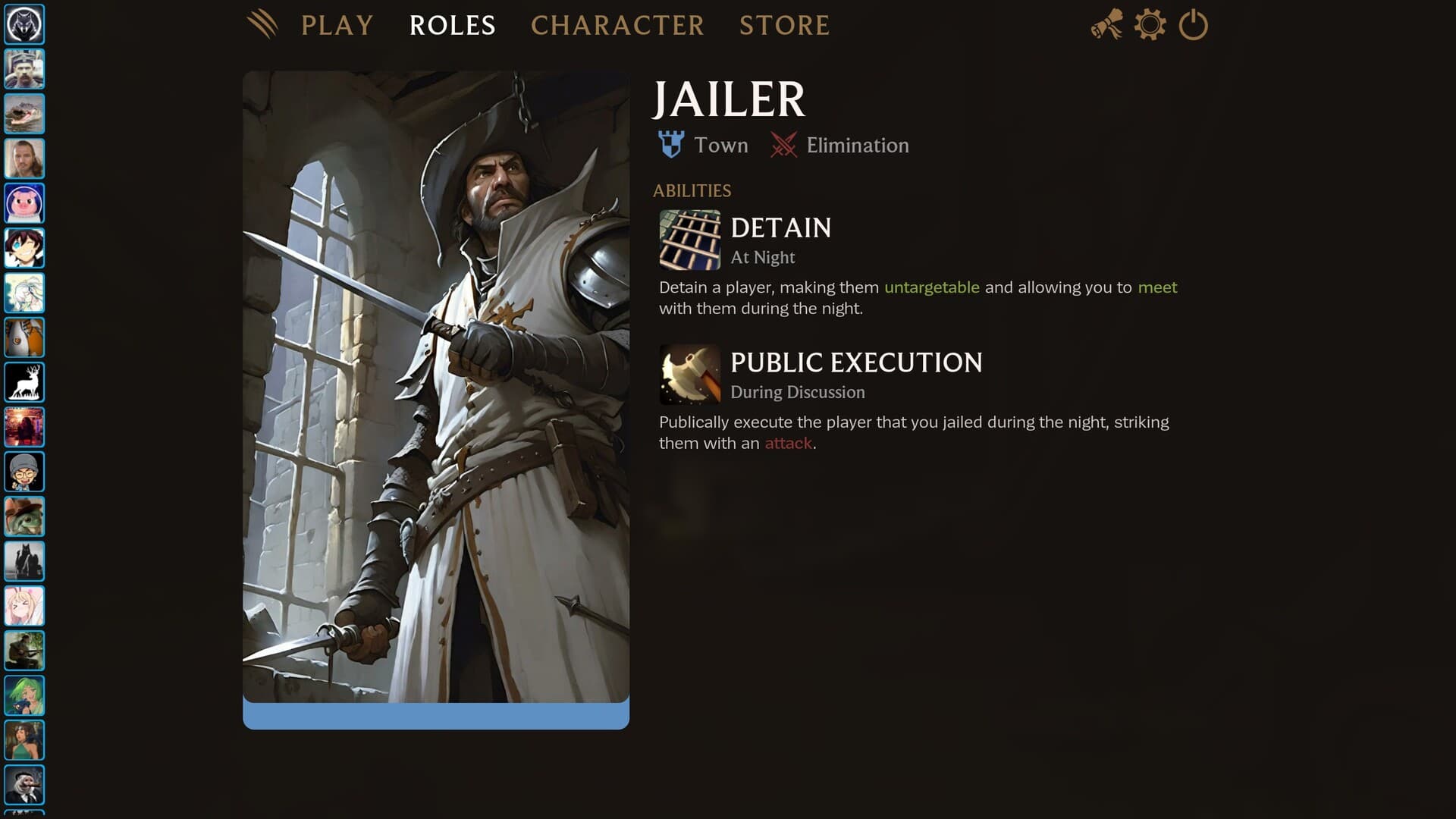Select the pig avatar in the sidebar
This screenshot has width=1456, height=819.
coord(24,203)
